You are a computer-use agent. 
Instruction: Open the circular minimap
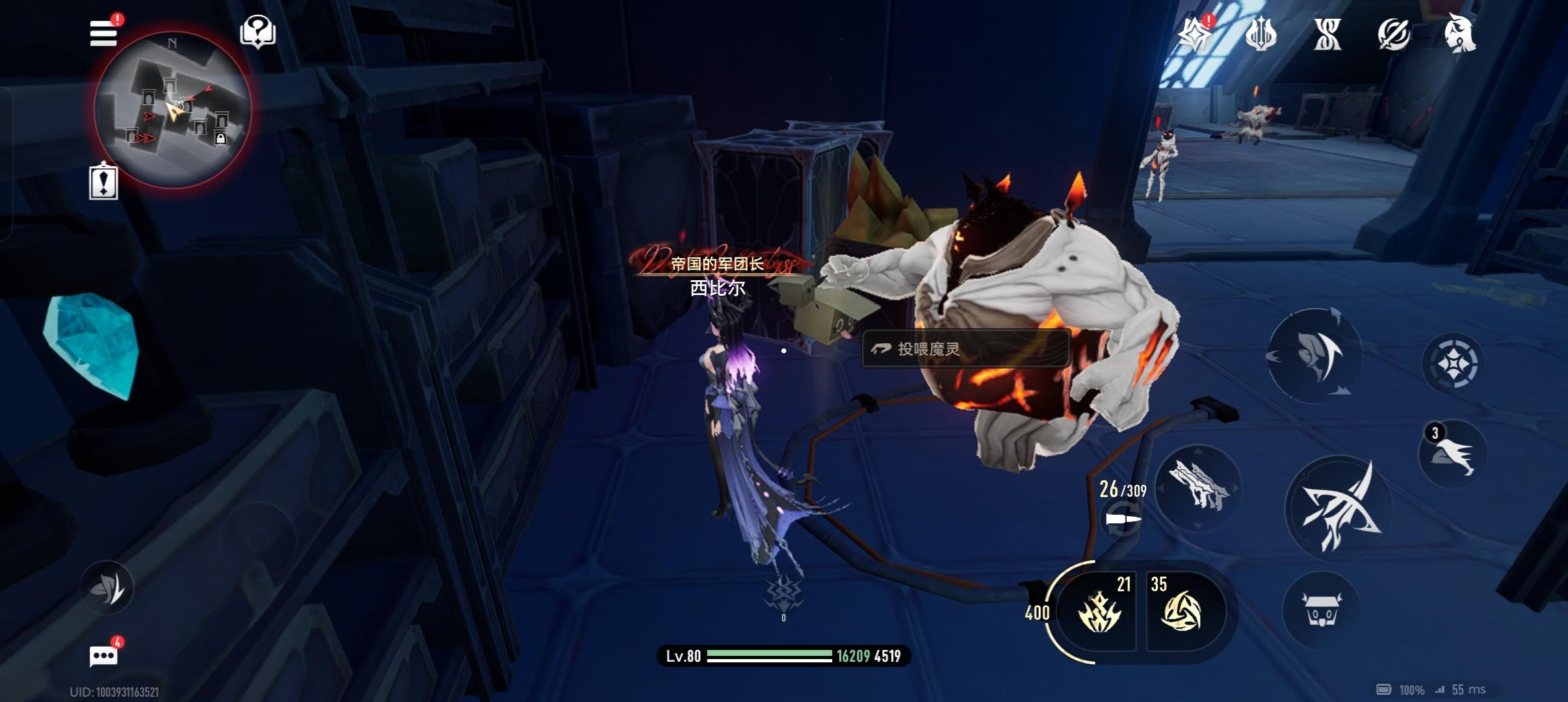[x=172, y=109]
